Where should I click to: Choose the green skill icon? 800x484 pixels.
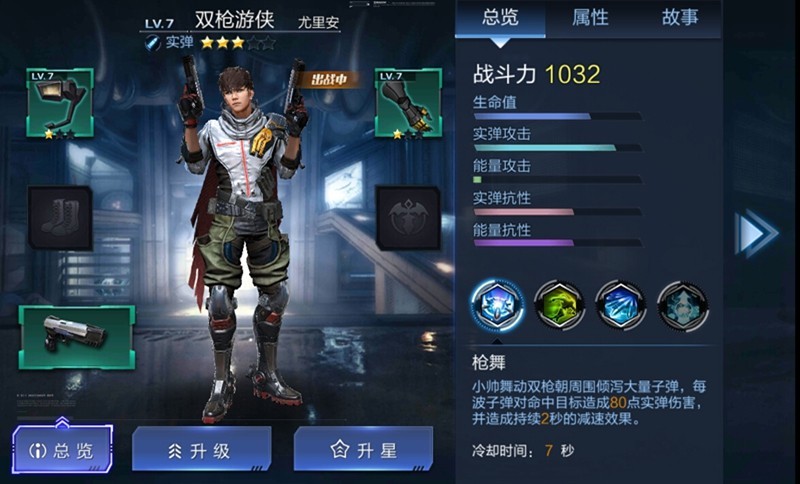[559, 305]
